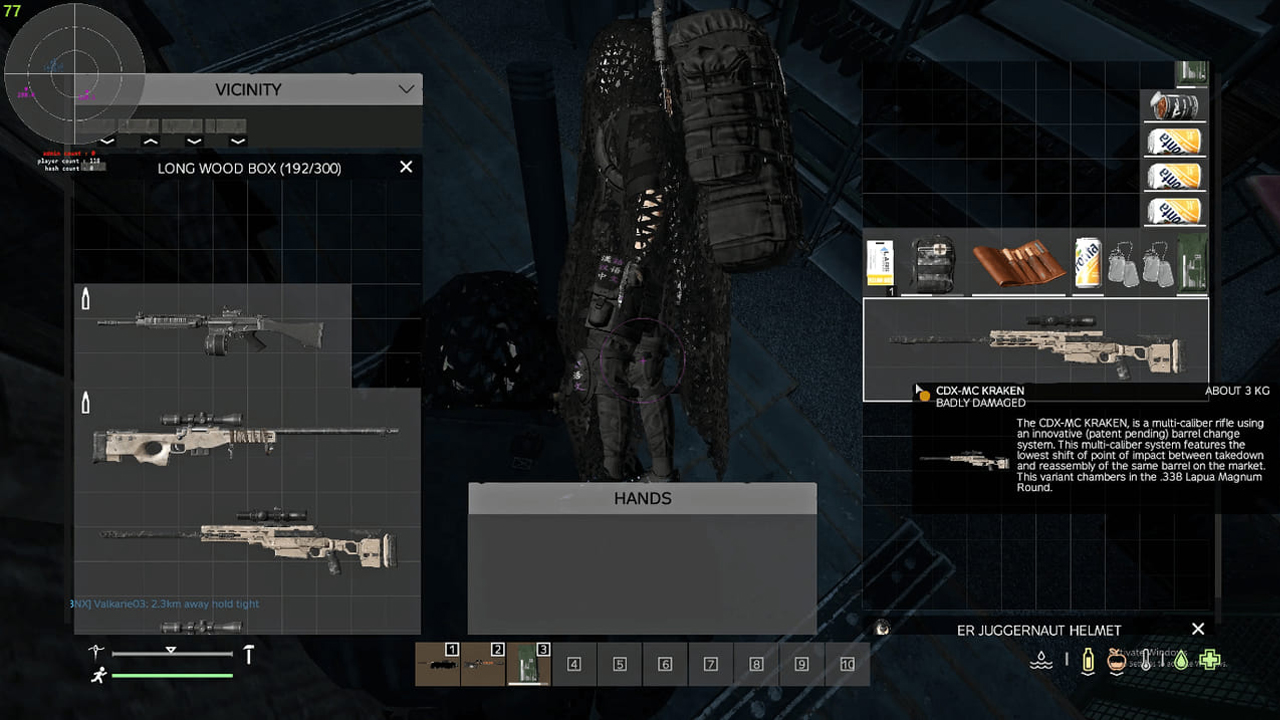Choose the brown leather tool roll
1280x720 pixels.
click(1018, 263)
